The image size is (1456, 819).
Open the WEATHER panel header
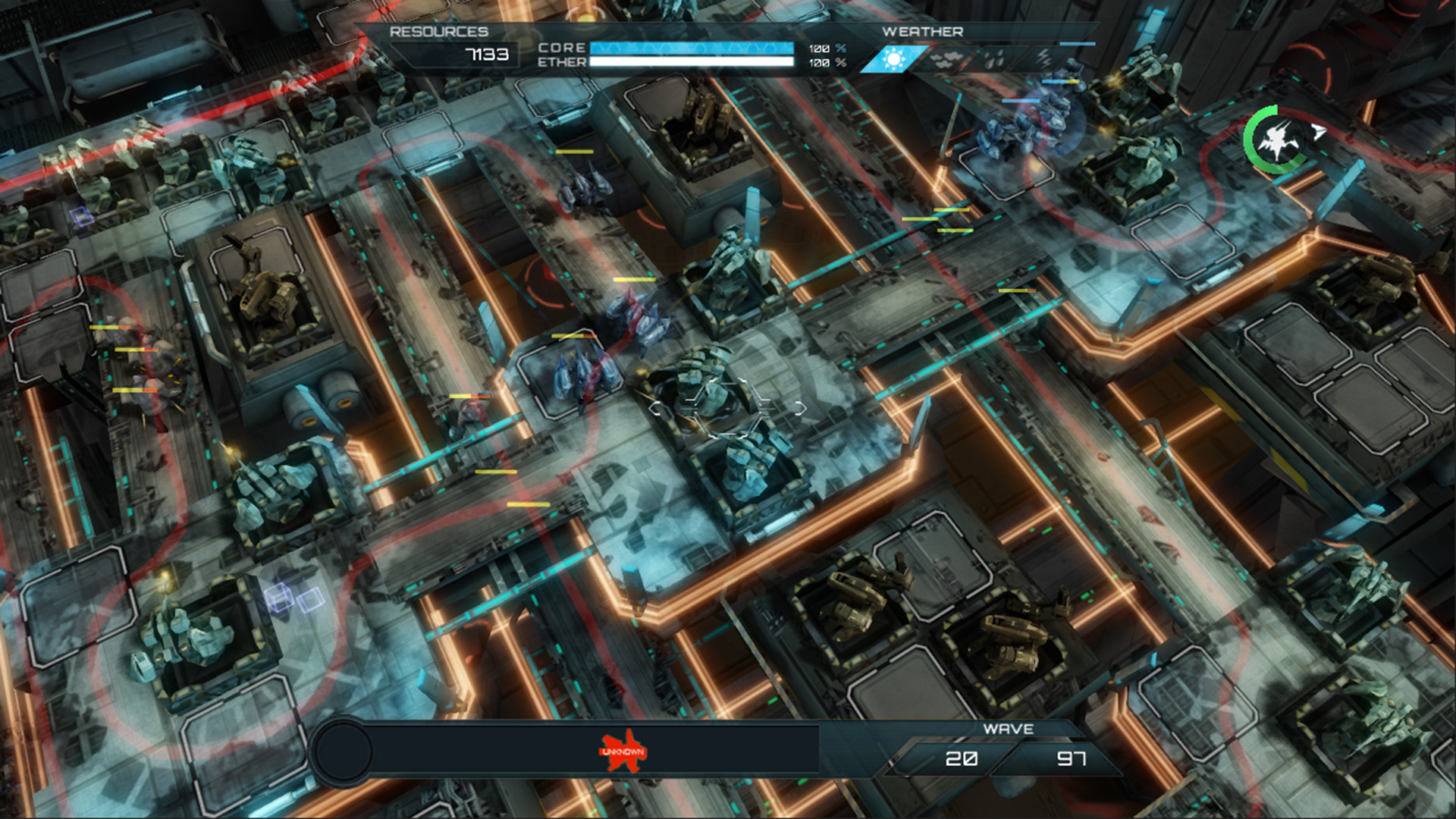[x=922, y=32]
